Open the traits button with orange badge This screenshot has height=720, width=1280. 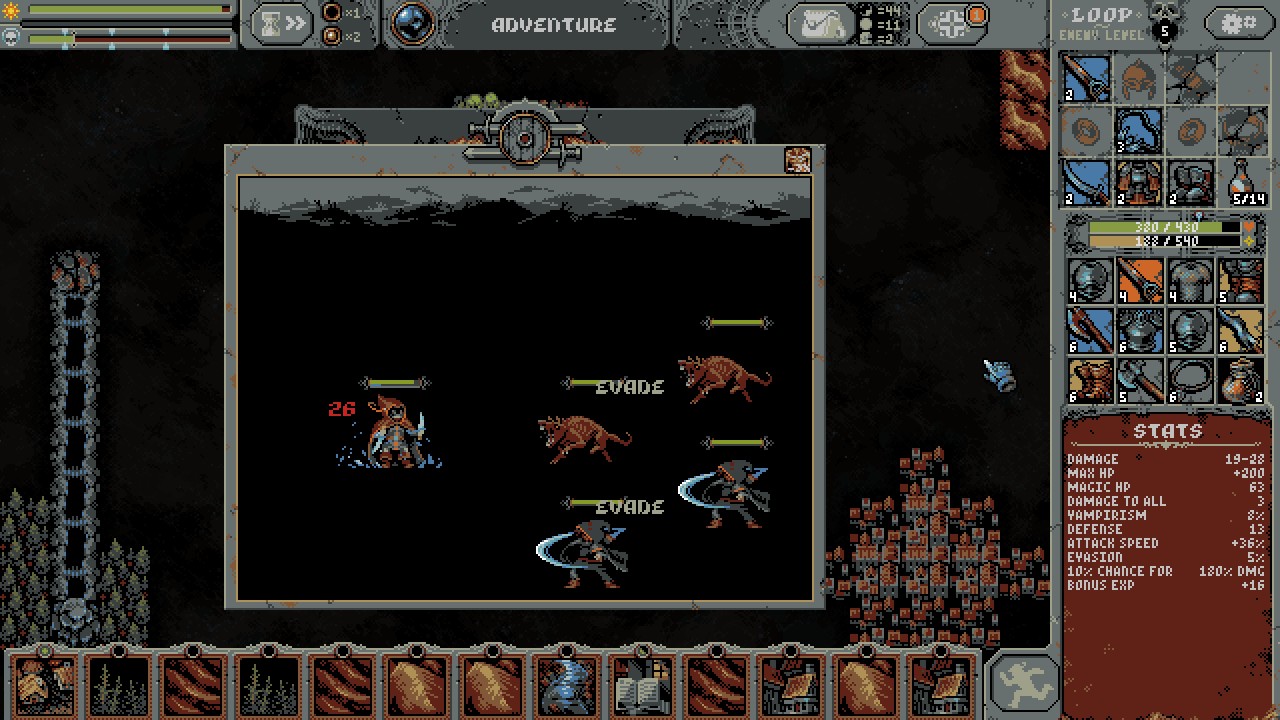coord(952,24)
